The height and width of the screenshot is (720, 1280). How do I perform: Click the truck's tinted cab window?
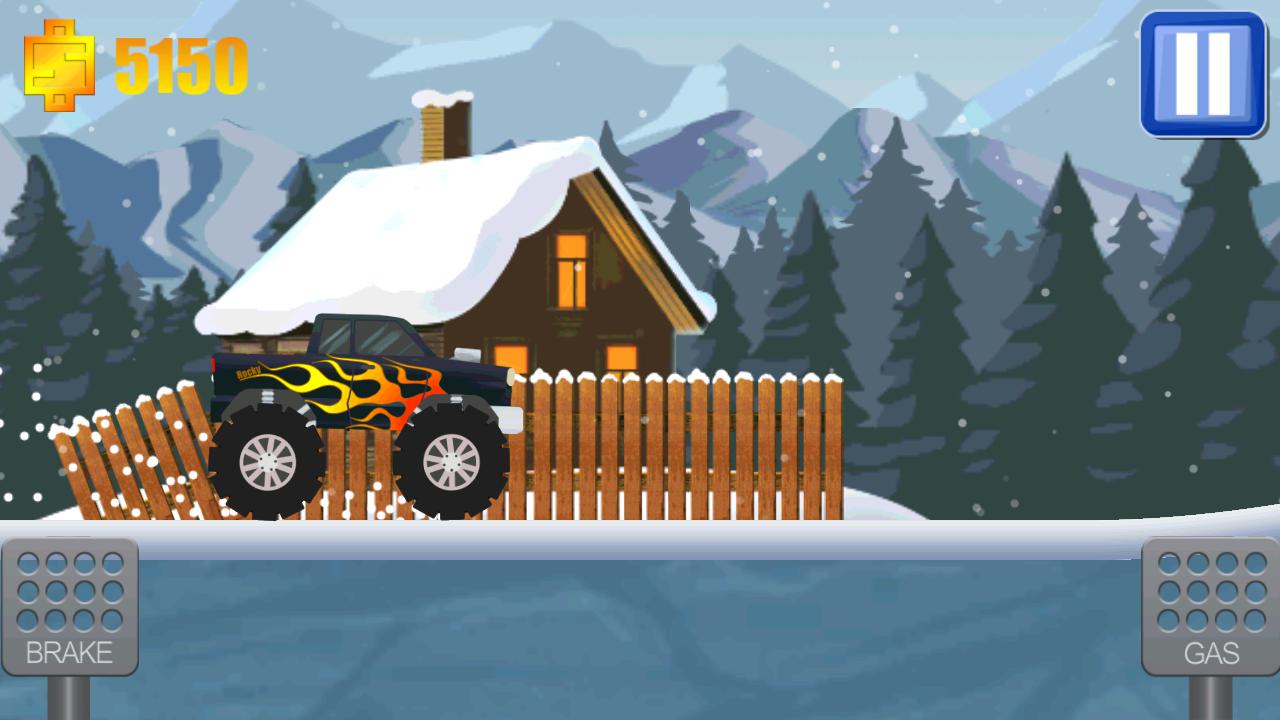click(x=360, y=335)
